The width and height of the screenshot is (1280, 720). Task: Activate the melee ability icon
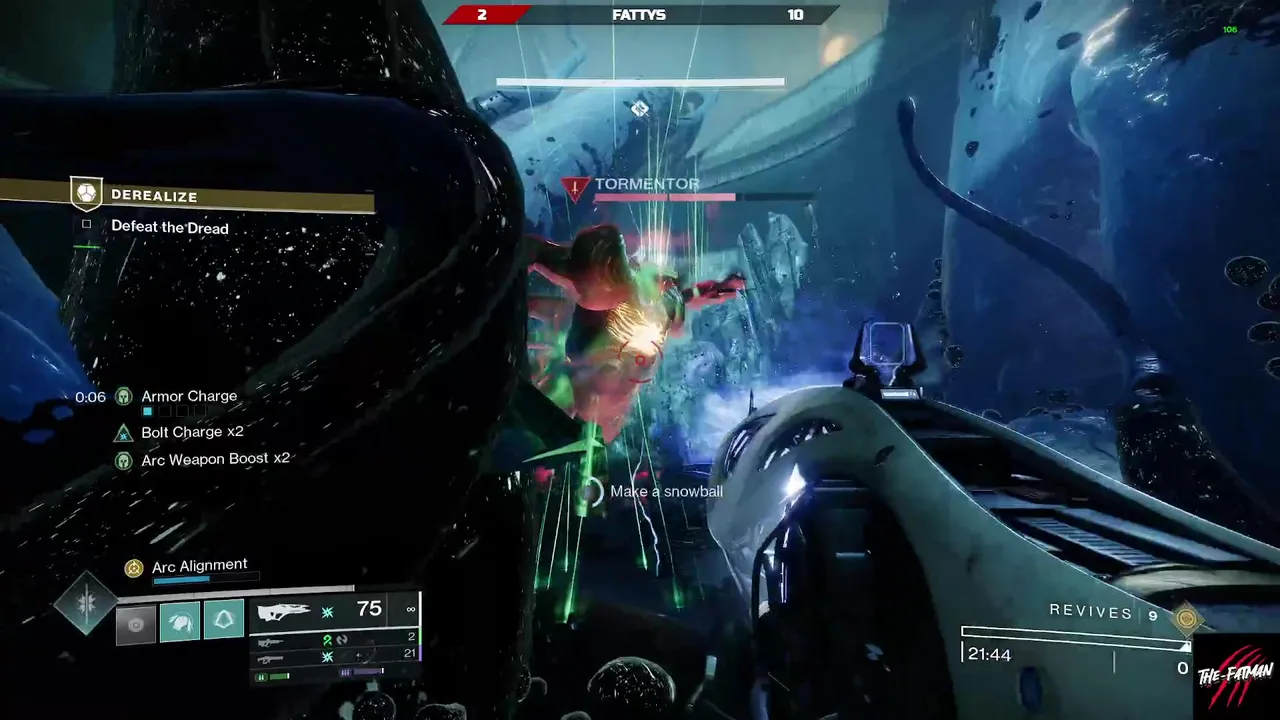click(x=180, y=621)
